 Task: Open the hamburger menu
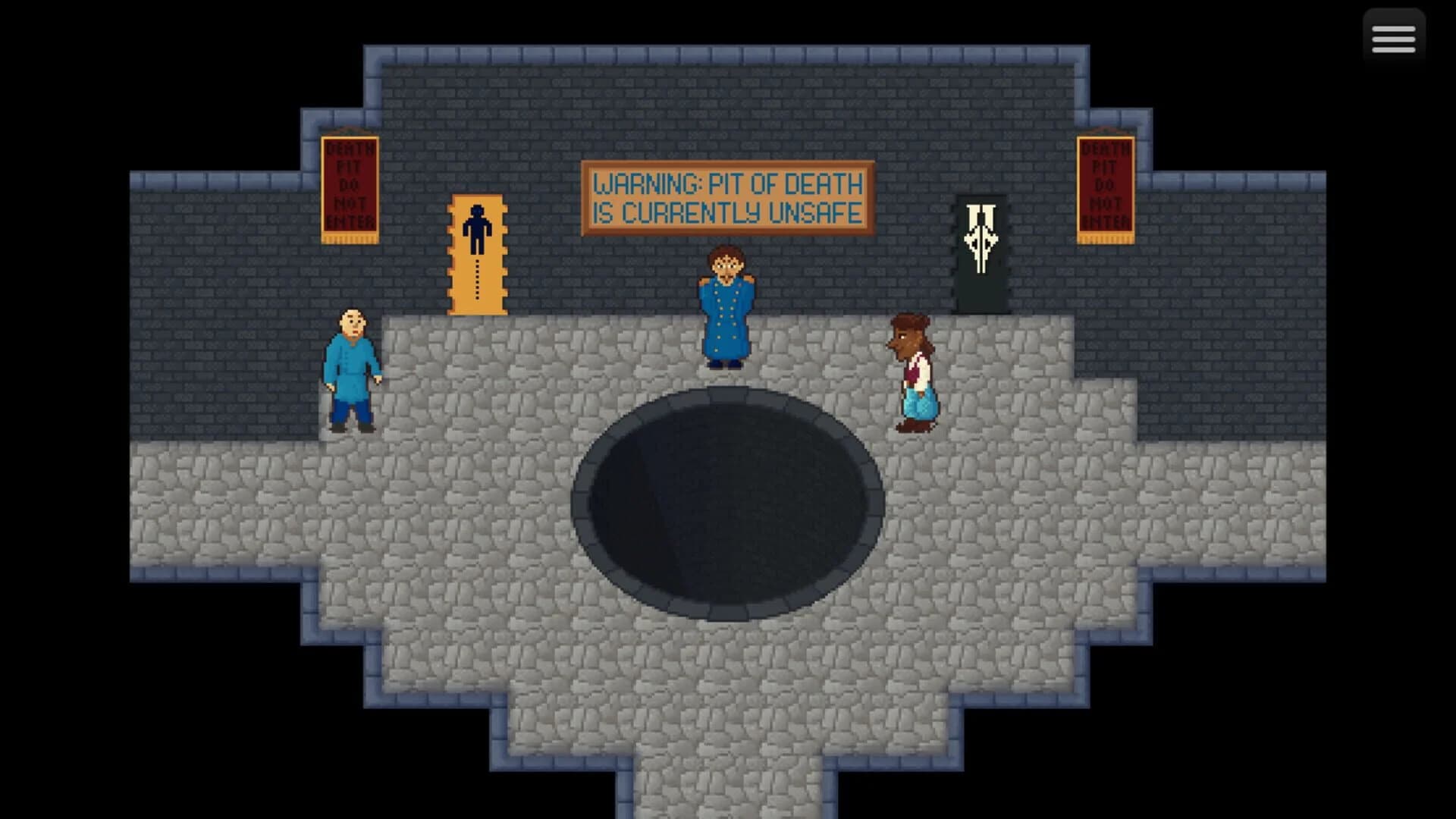[x=1392, y=36]
